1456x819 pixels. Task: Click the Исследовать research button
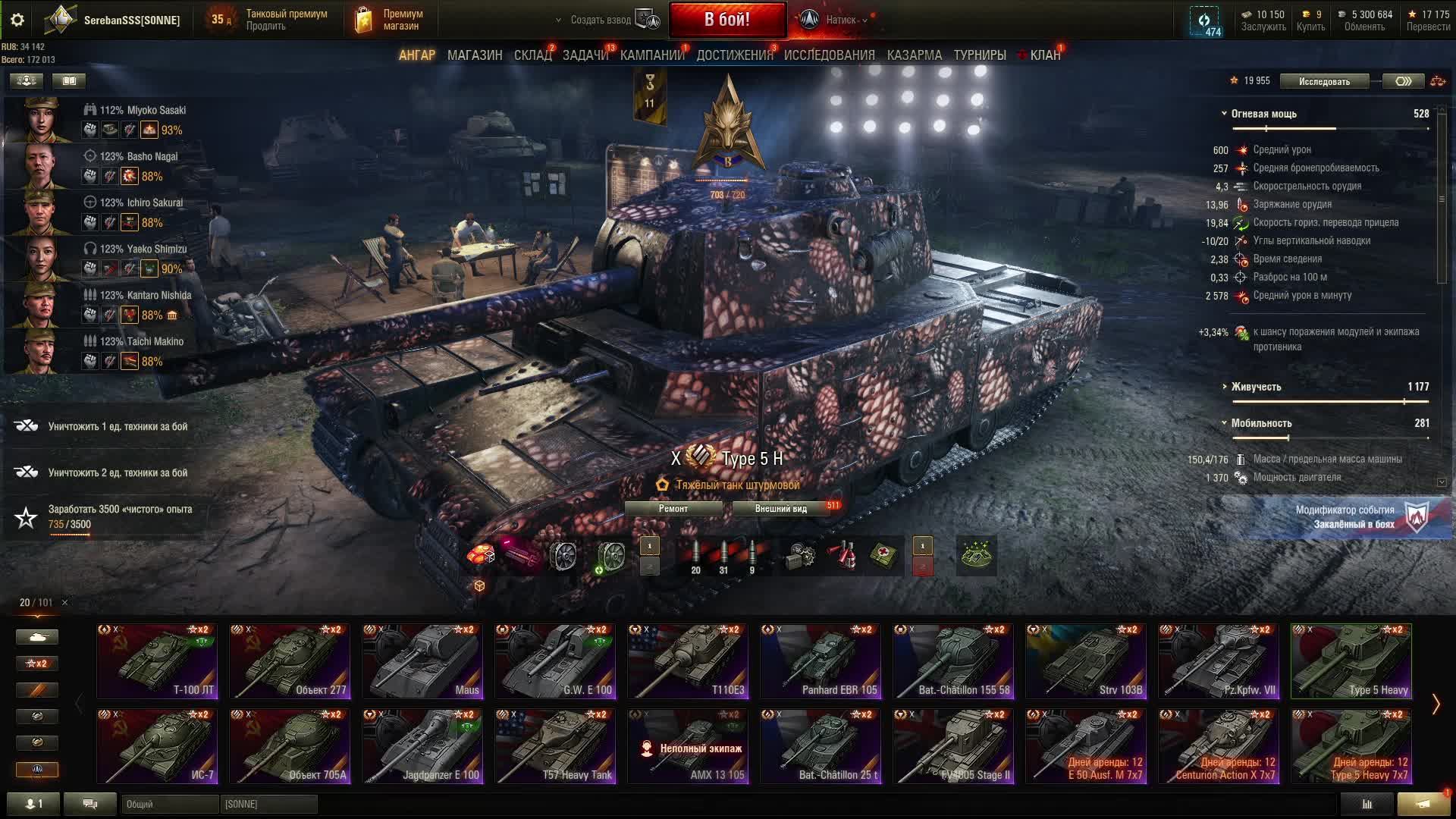[1324, 81]
